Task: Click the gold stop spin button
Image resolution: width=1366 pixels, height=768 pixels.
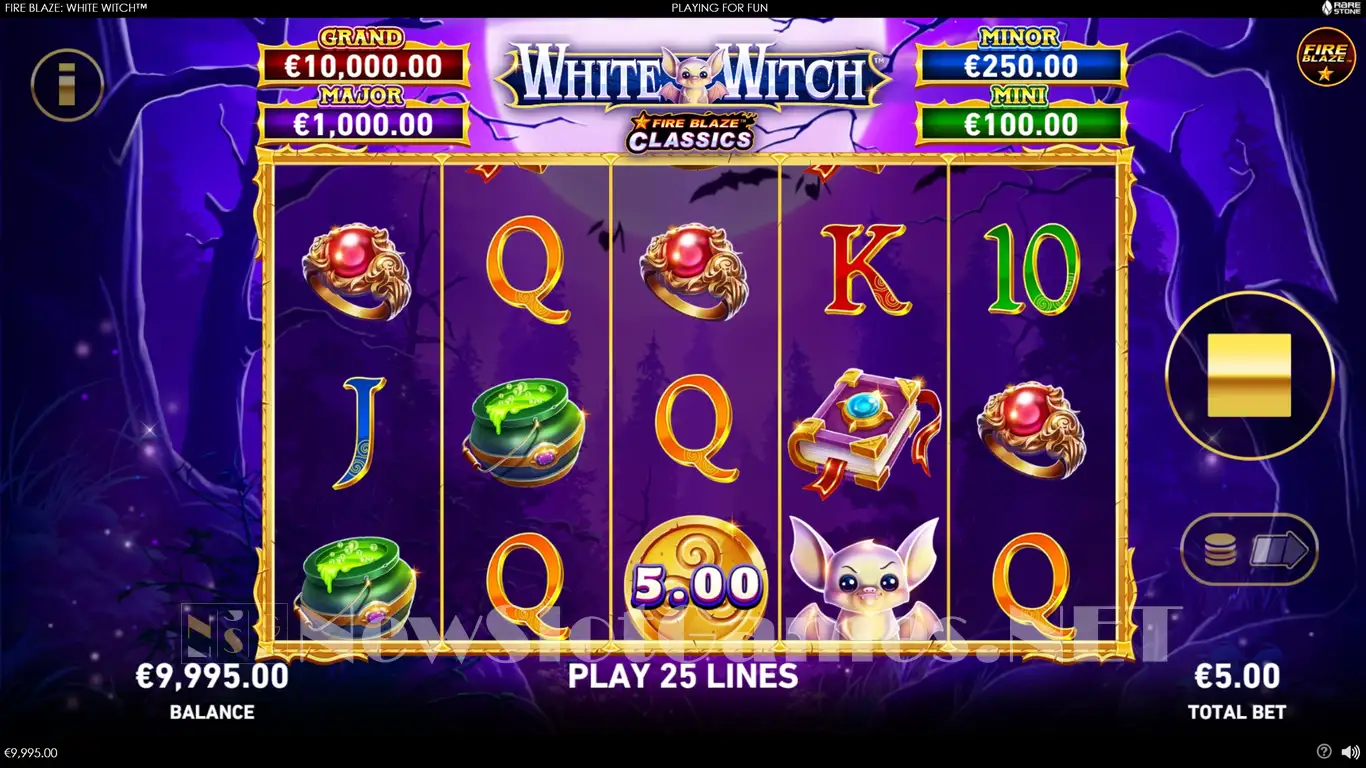Action: [1249, 375]
